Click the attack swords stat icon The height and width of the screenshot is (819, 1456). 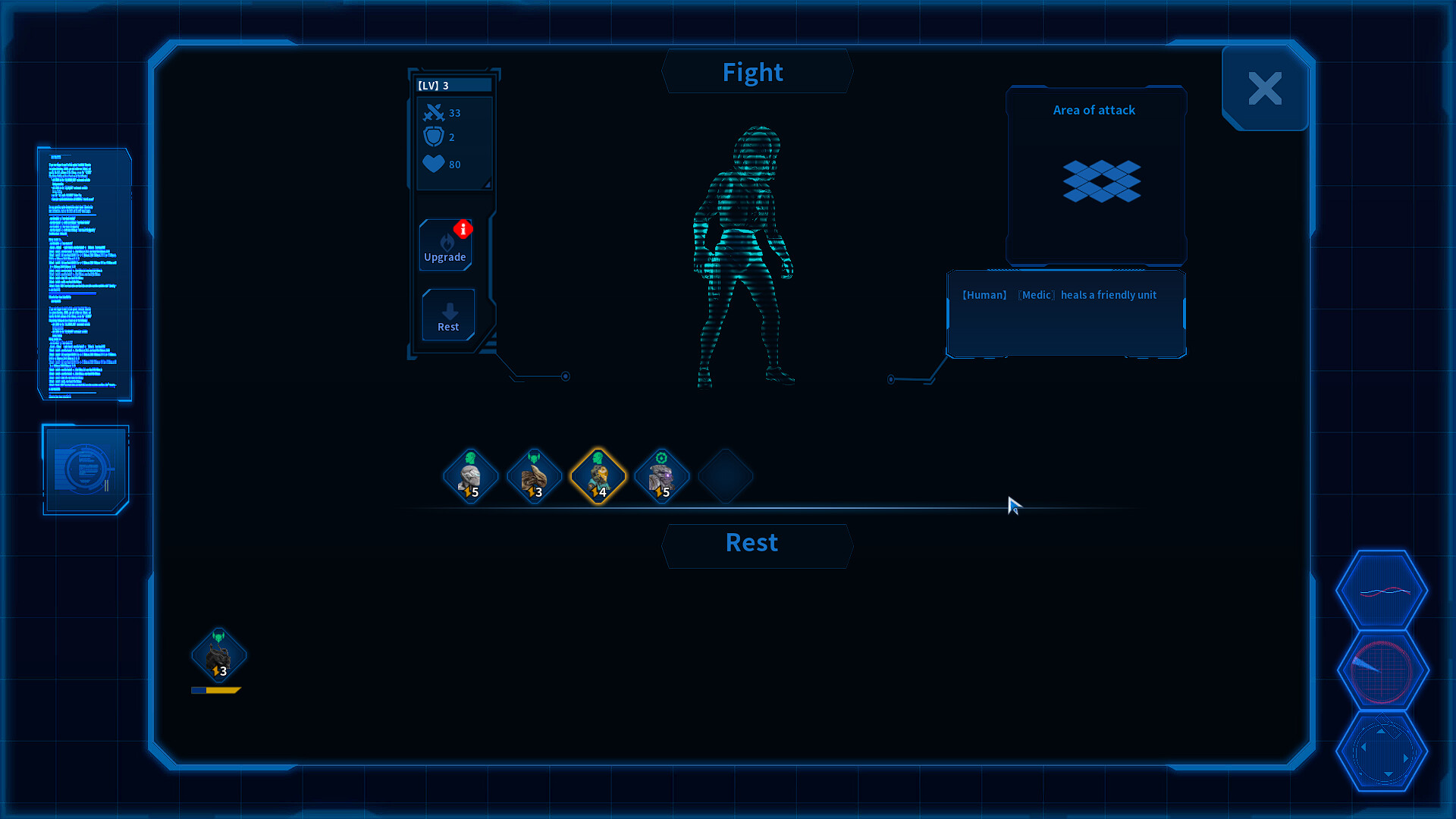(434, 112)
